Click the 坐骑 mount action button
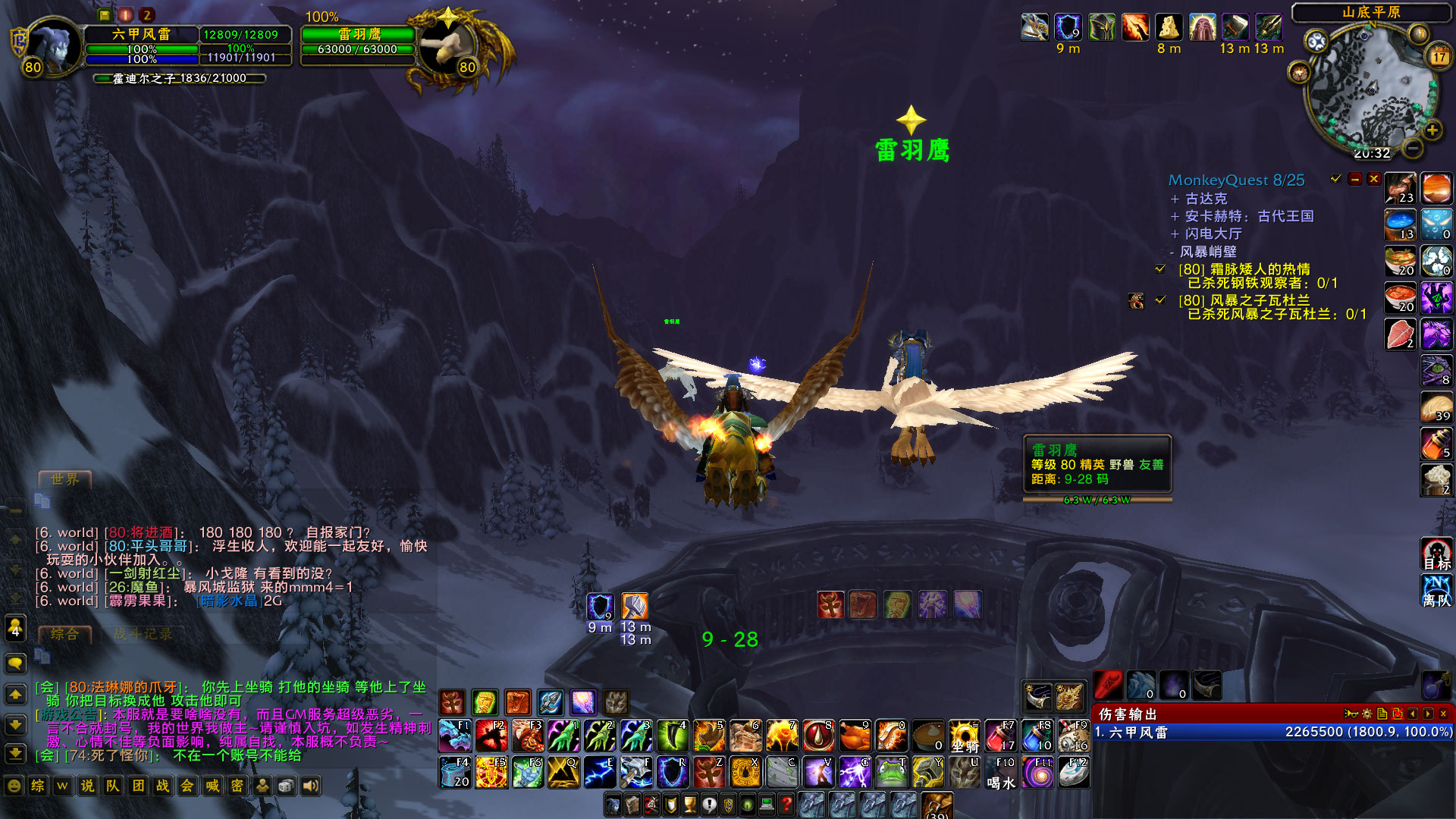The image size is (1456, 819). [964, 736]
